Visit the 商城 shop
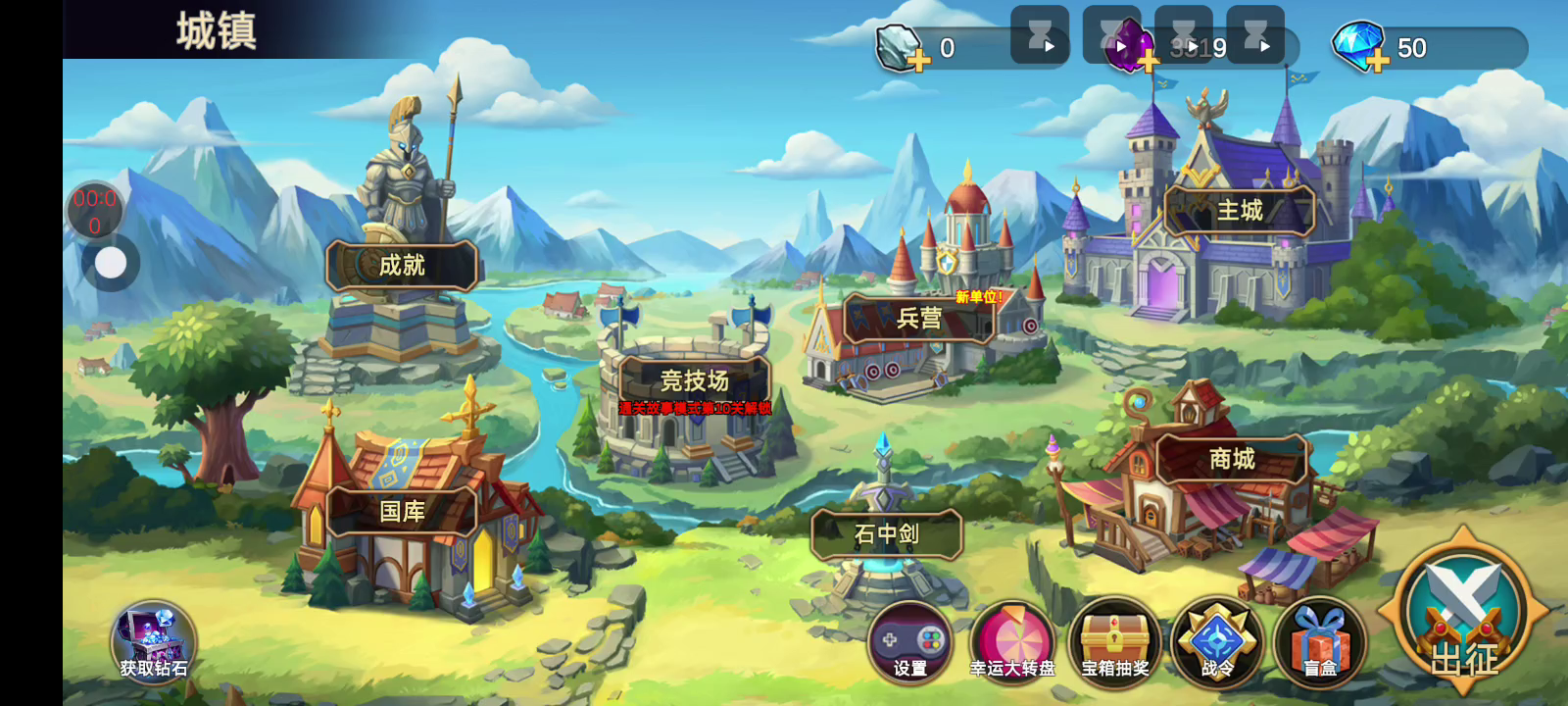Image resolution: width=1568 pixels, height=706 pixels. tap(1232, 459)
